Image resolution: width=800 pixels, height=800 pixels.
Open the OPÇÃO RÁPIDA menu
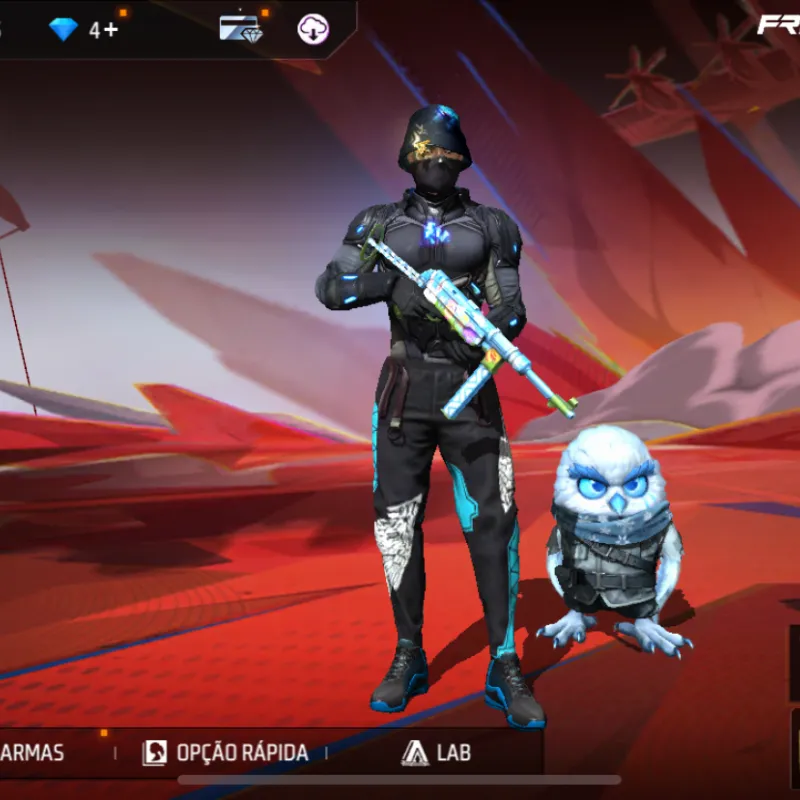tap(226, 753)
